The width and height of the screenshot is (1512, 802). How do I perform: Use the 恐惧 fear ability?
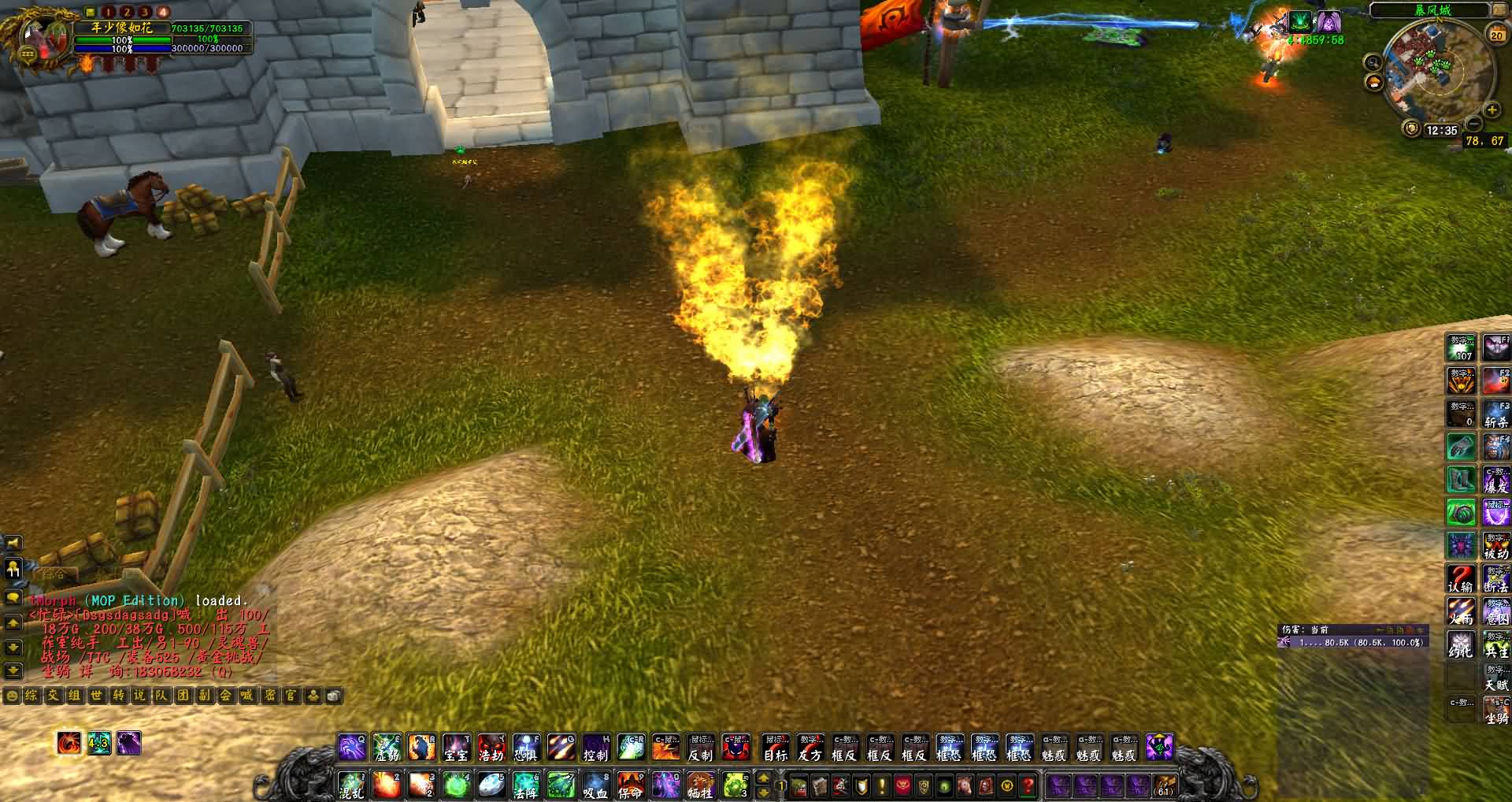click(525, 747)
